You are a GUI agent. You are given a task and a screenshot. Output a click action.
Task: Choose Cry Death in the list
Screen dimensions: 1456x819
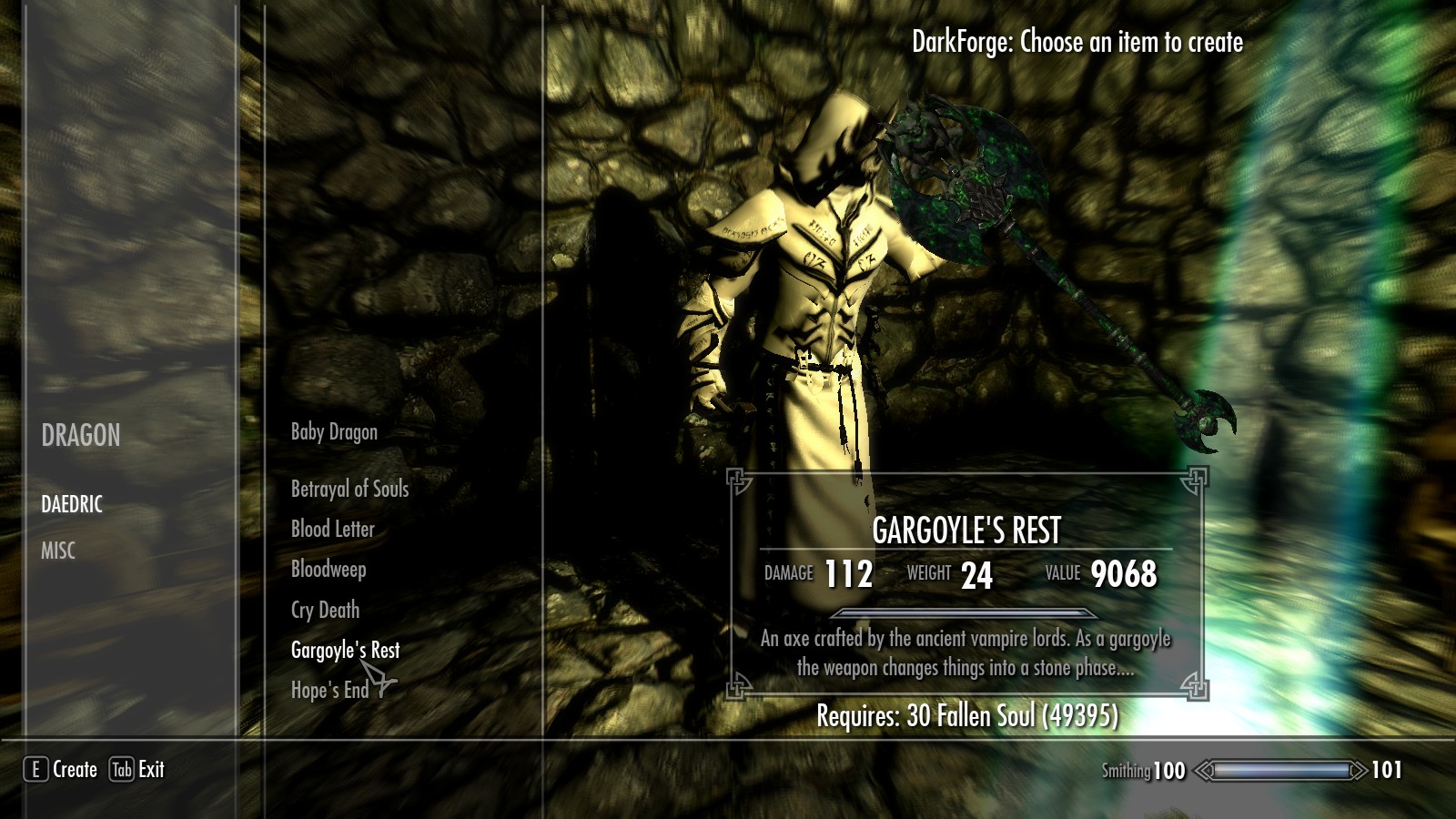pos(325,611)
